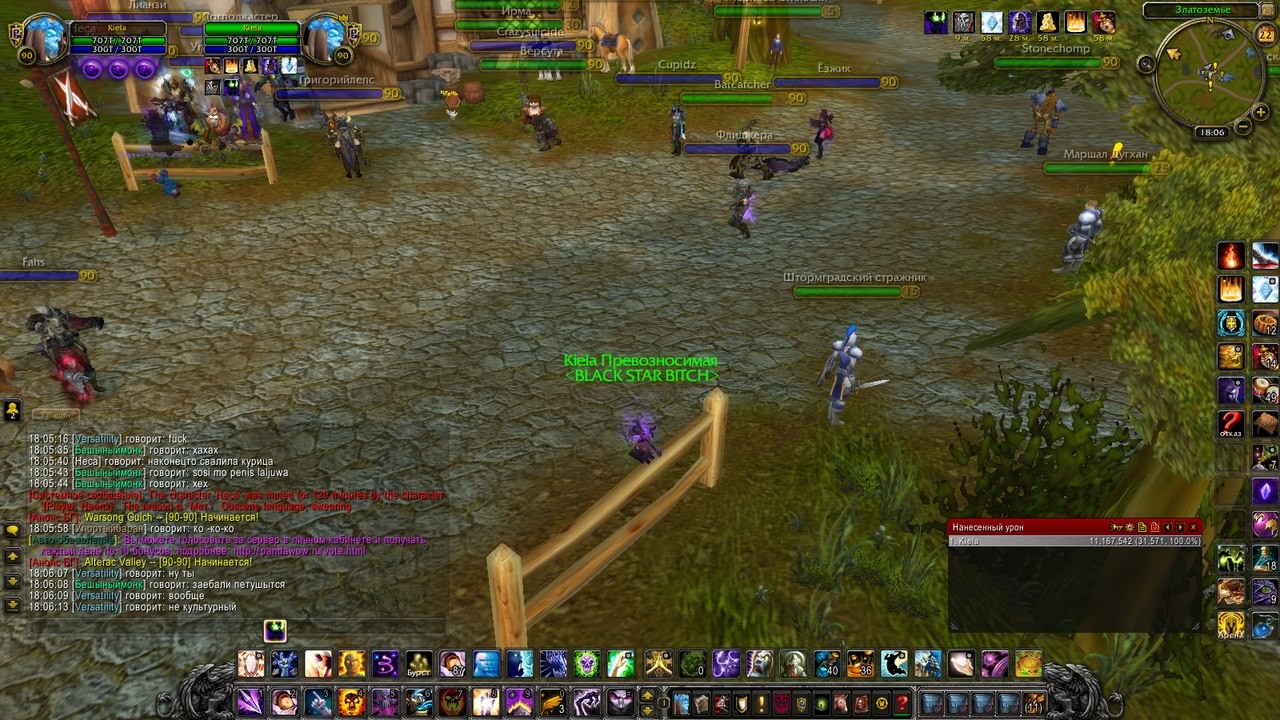Use the item with 36 charges

860,663
